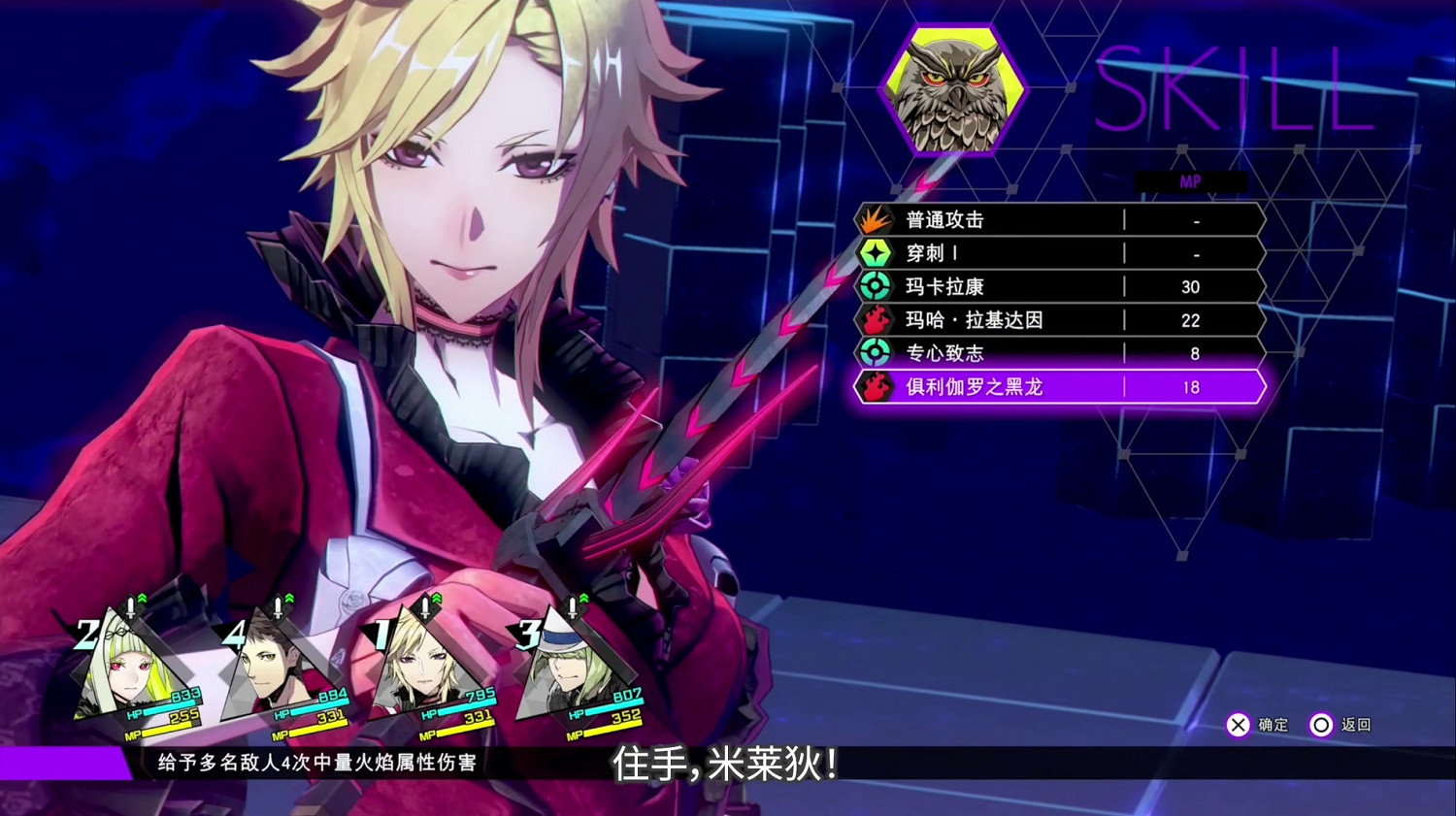Click the MP column header
Viewport: 1456px width, 816px height.
[1191, 181]
